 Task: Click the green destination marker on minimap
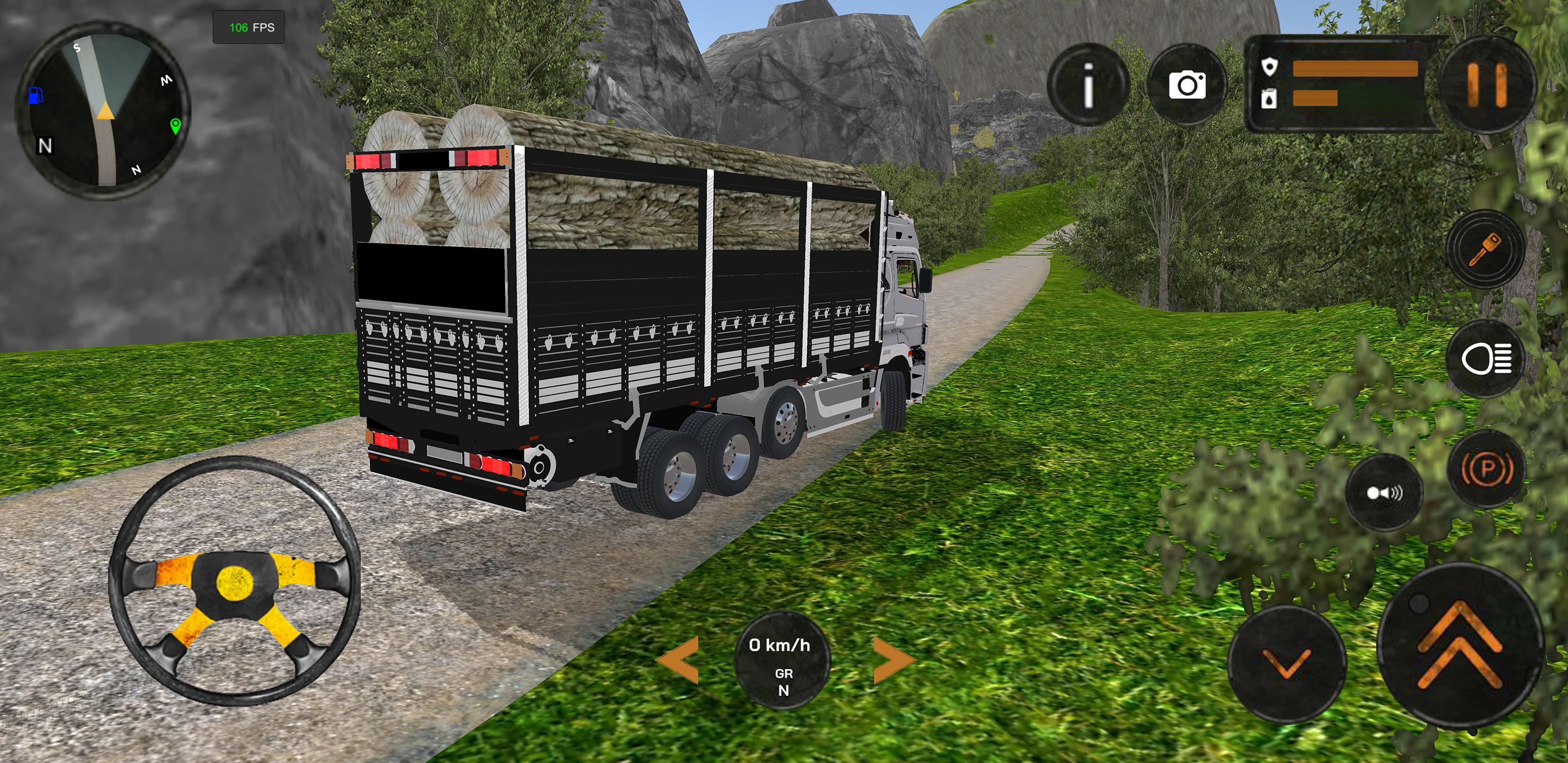pyautogui.click(x=175, y=126)
